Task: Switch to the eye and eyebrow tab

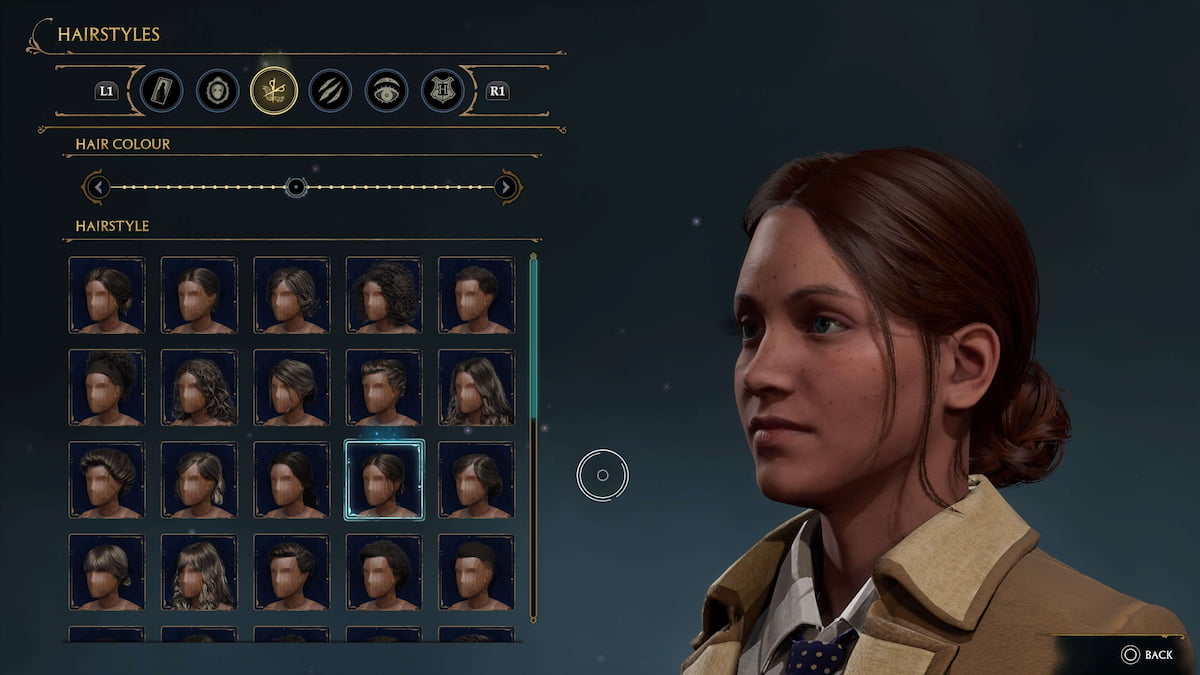Action: (x=385, y=91)
